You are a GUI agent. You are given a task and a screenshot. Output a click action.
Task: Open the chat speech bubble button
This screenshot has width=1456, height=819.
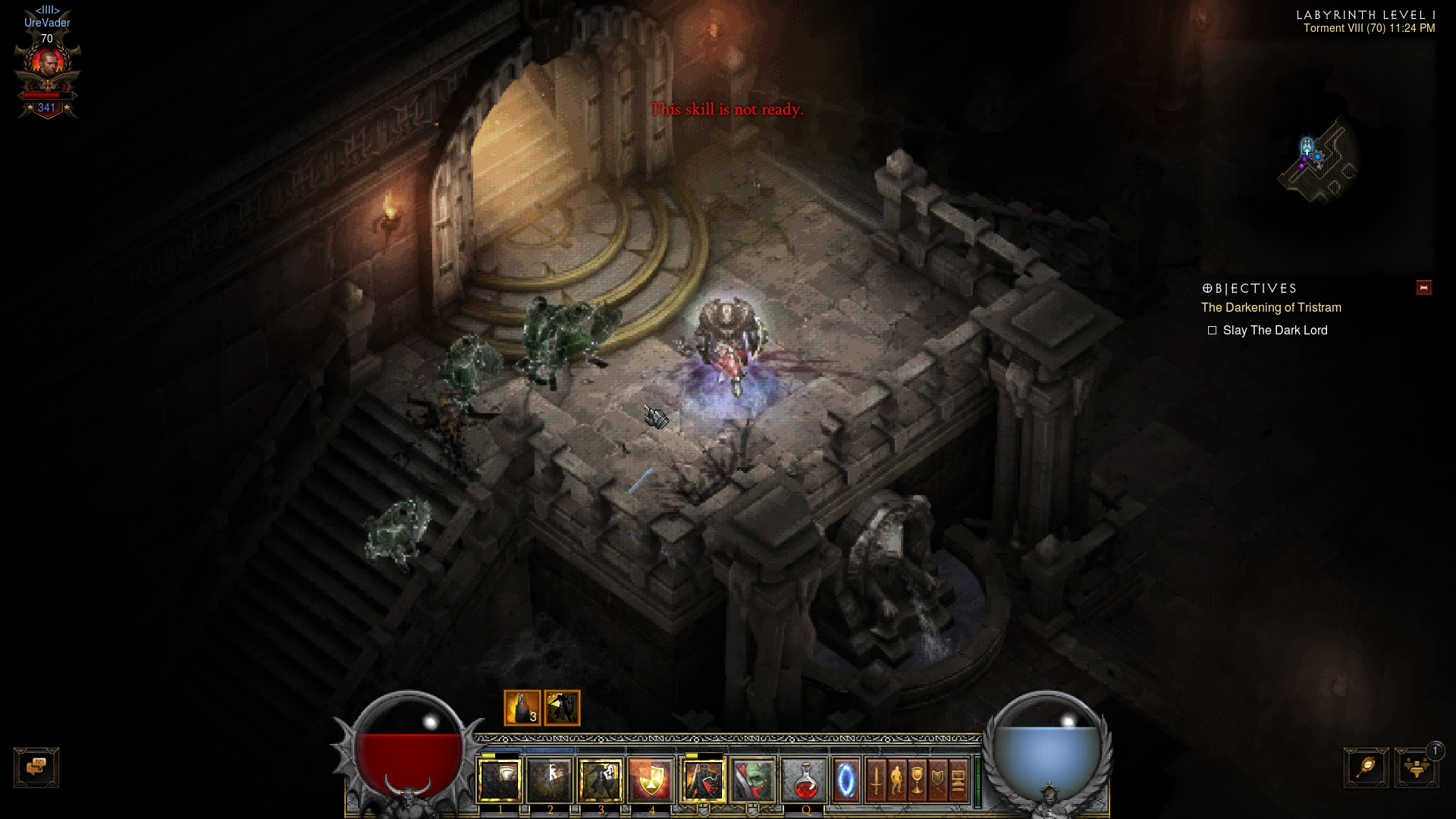click(36, 767)
